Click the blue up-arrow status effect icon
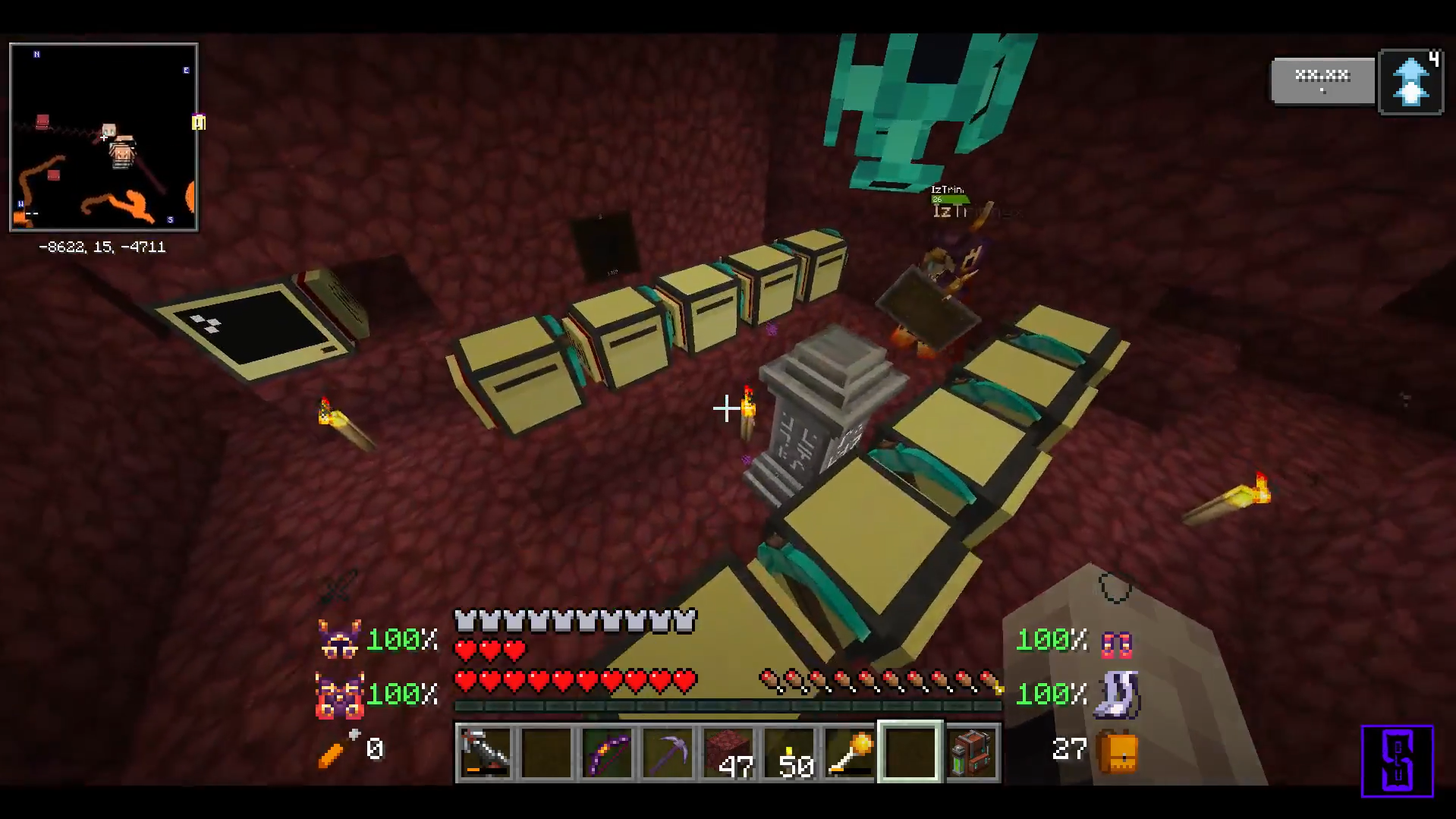 pyautogui.click(x=1410, y=82)
